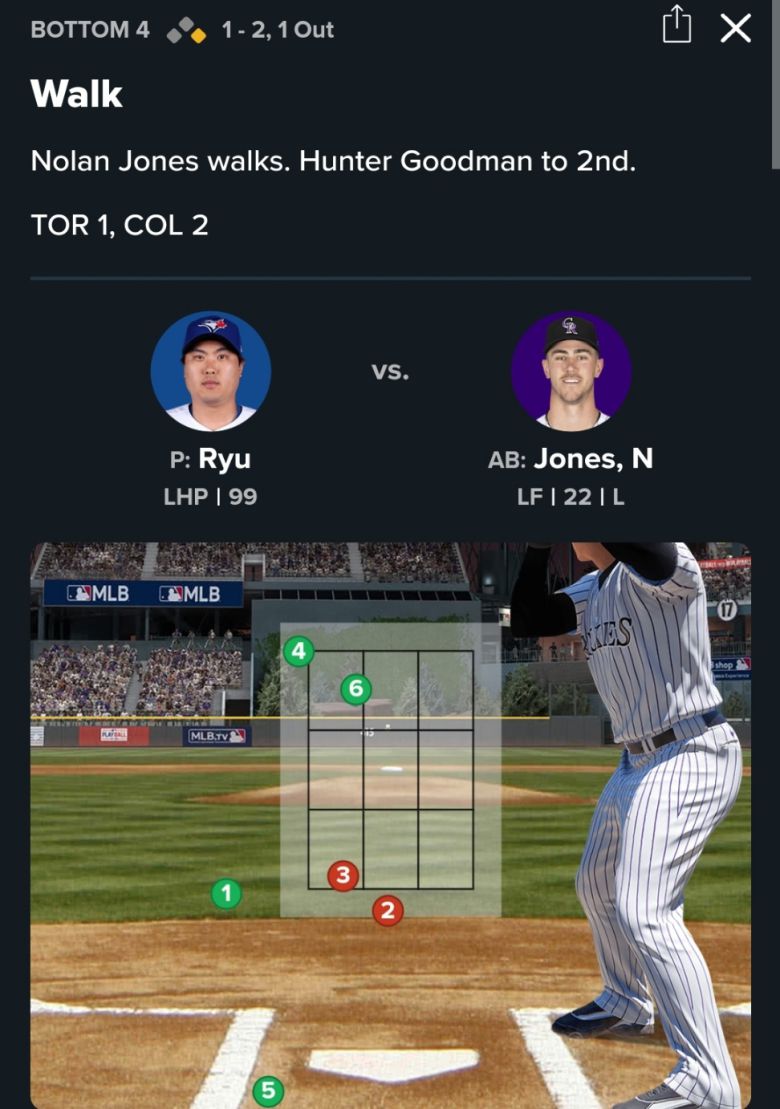Close the play detail panel
This screenshot has height=1109, width=780.
click(x=735, y=28)
